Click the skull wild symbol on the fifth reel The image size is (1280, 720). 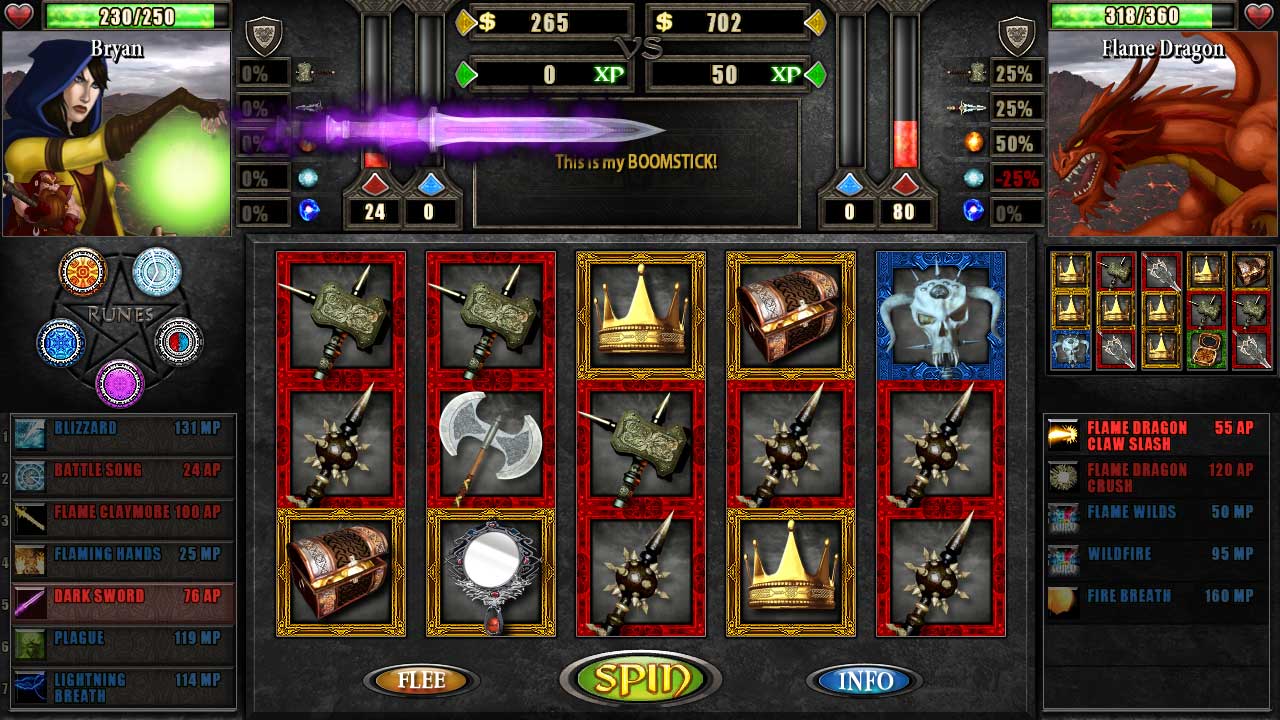point(940,313)
